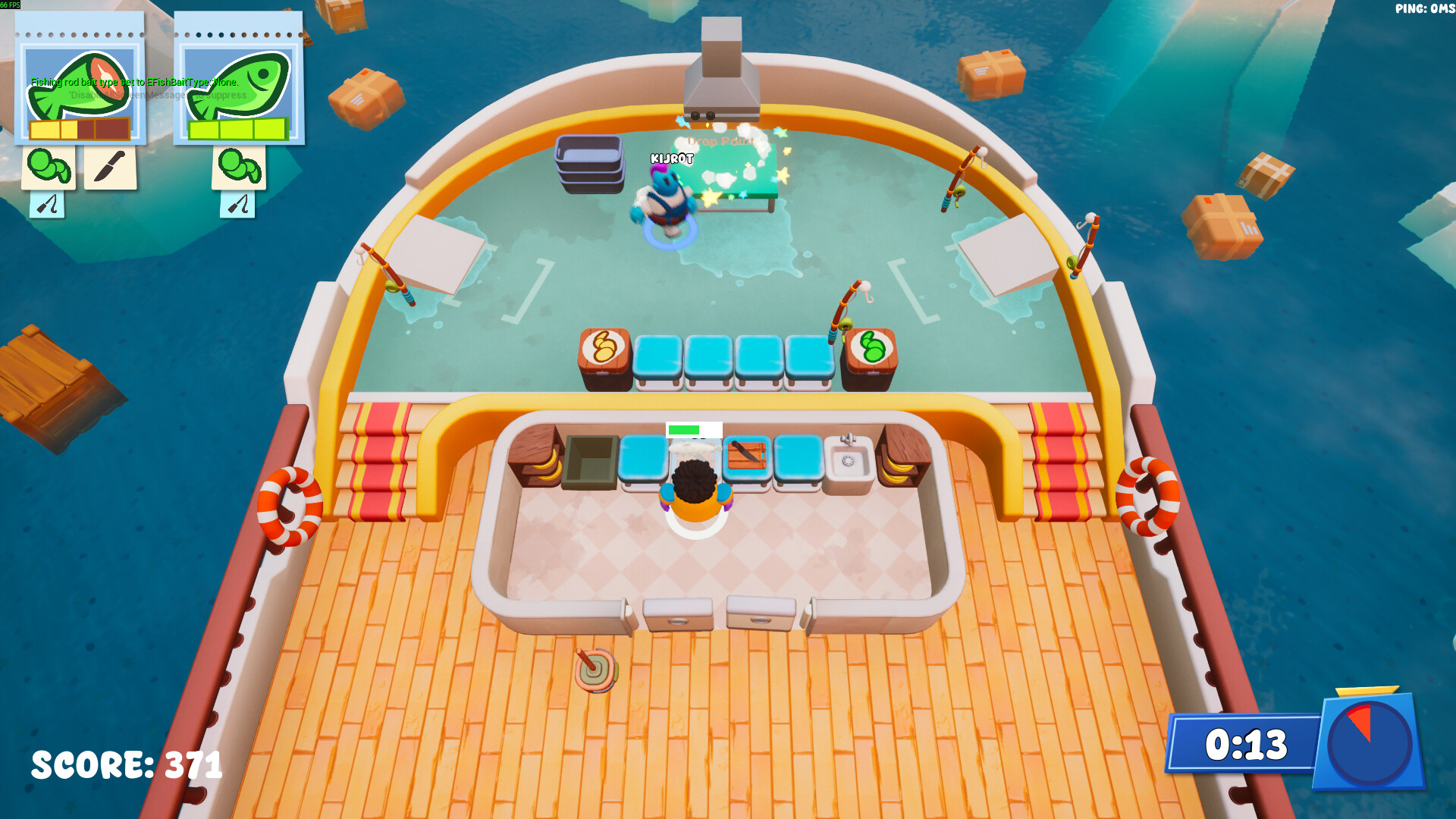Screen dimensions: 1456x819
Task: Click the knife icon on the first order card
Action: pyautogui.click(x=108, y=165)
